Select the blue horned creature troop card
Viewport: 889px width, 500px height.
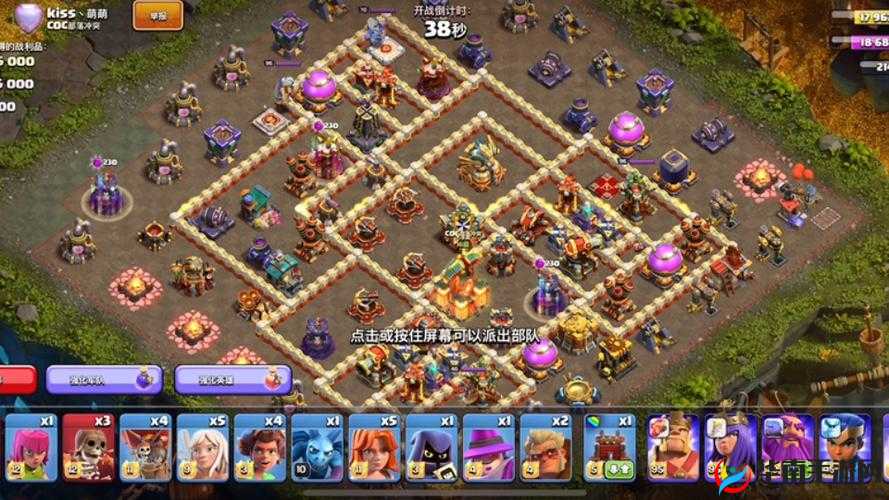pyautogui.click(x=317, y=447)
